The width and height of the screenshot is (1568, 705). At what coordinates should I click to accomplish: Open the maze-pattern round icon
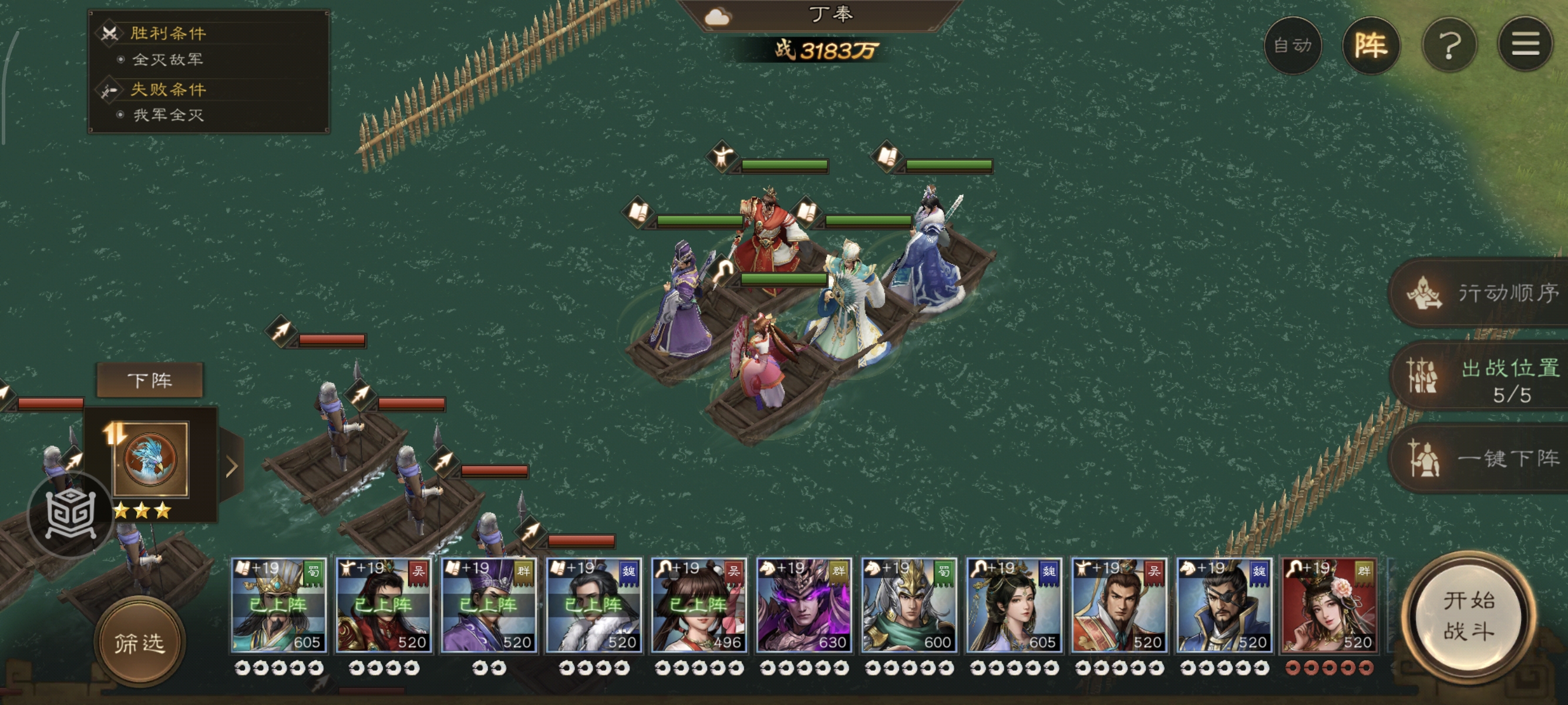pyautogui.click(x=70, y=515)
